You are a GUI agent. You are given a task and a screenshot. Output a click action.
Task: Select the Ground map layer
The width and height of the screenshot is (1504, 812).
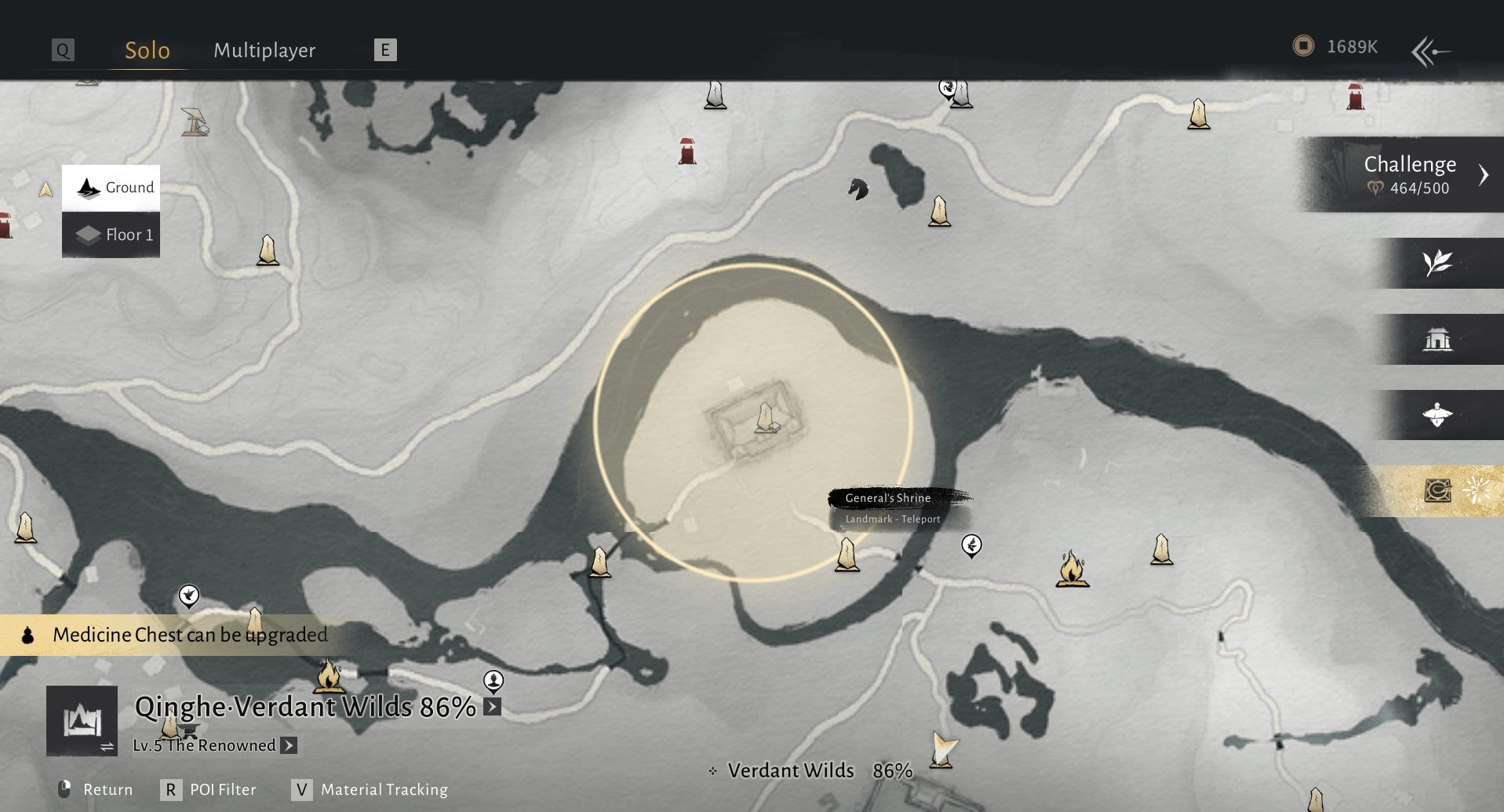click(111, 188)
